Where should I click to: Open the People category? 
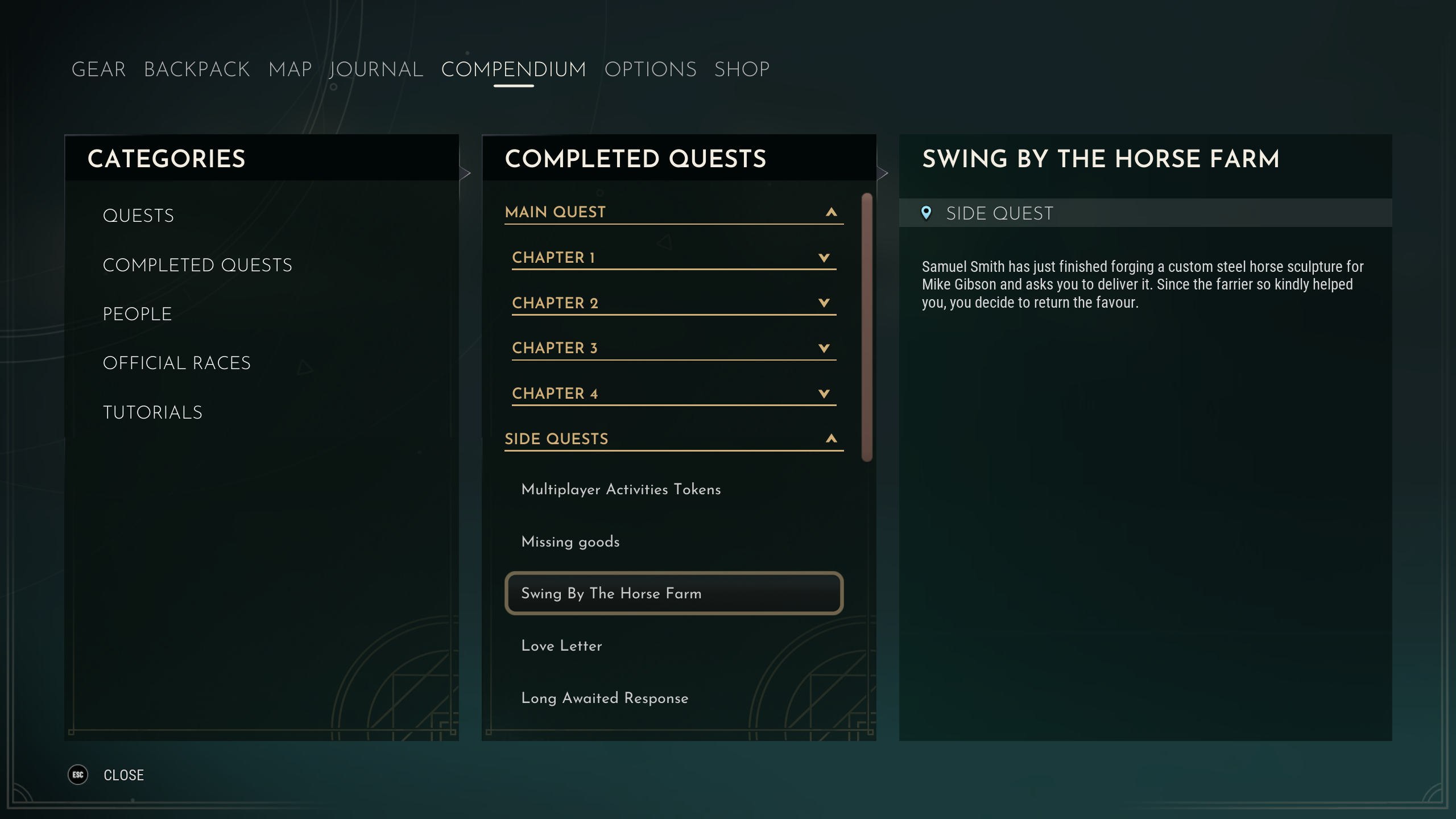[x=137, y=314]
